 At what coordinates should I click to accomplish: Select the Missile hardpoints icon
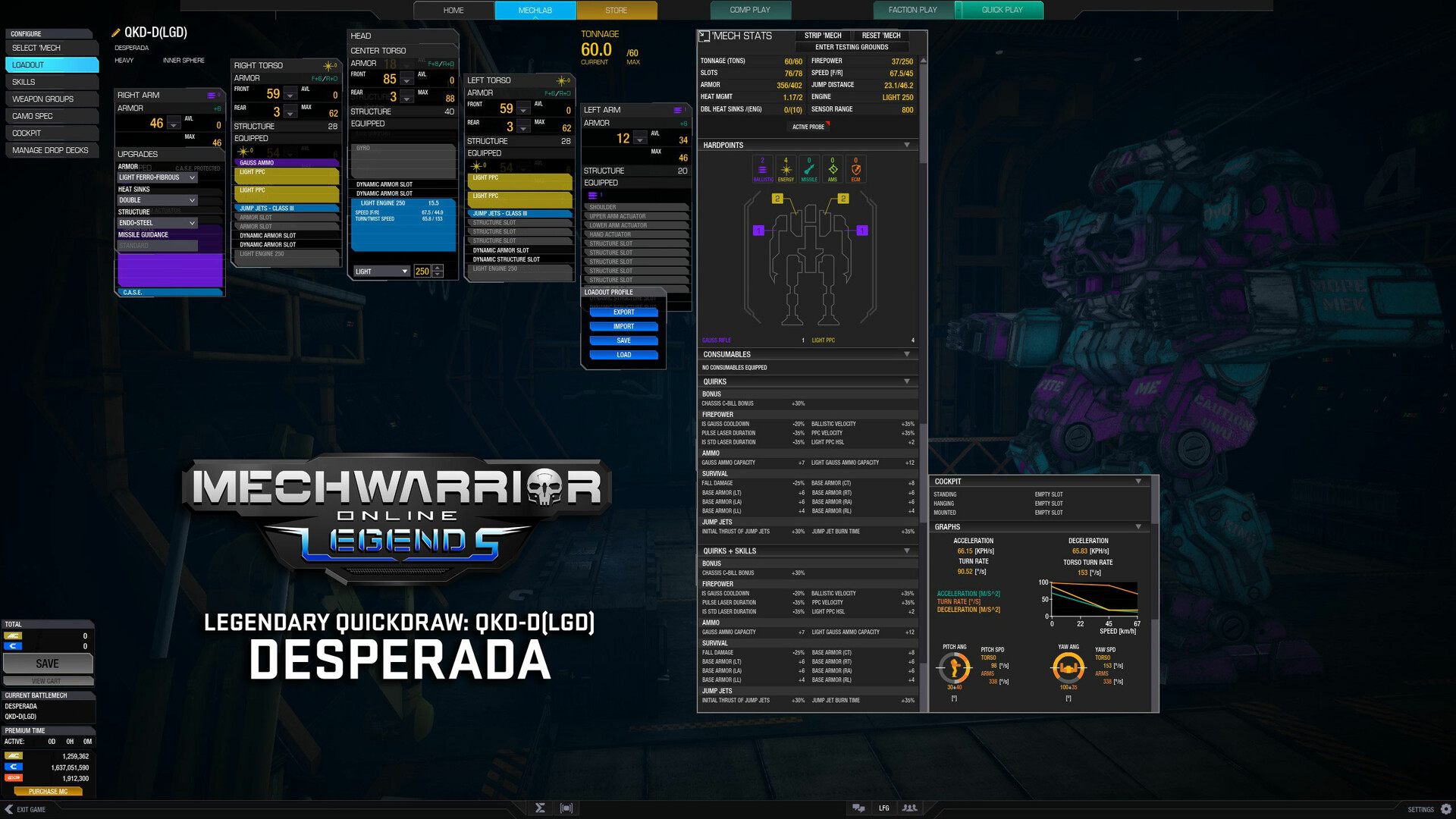[808, 168]
